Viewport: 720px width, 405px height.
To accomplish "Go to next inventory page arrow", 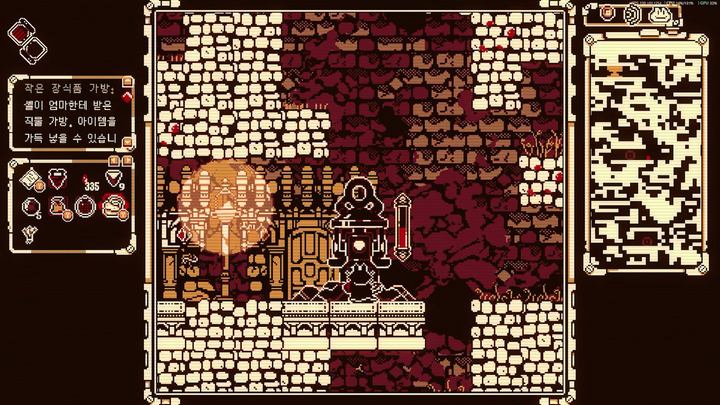I will (128, 160).
